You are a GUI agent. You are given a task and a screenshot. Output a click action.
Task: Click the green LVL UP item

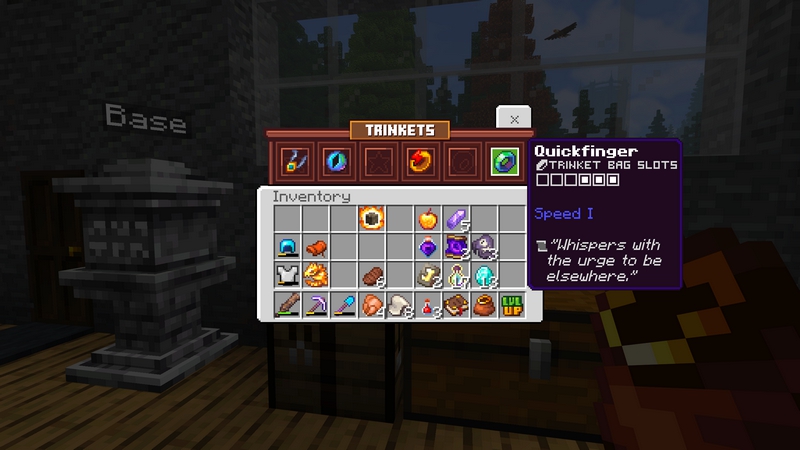point(512,305)
